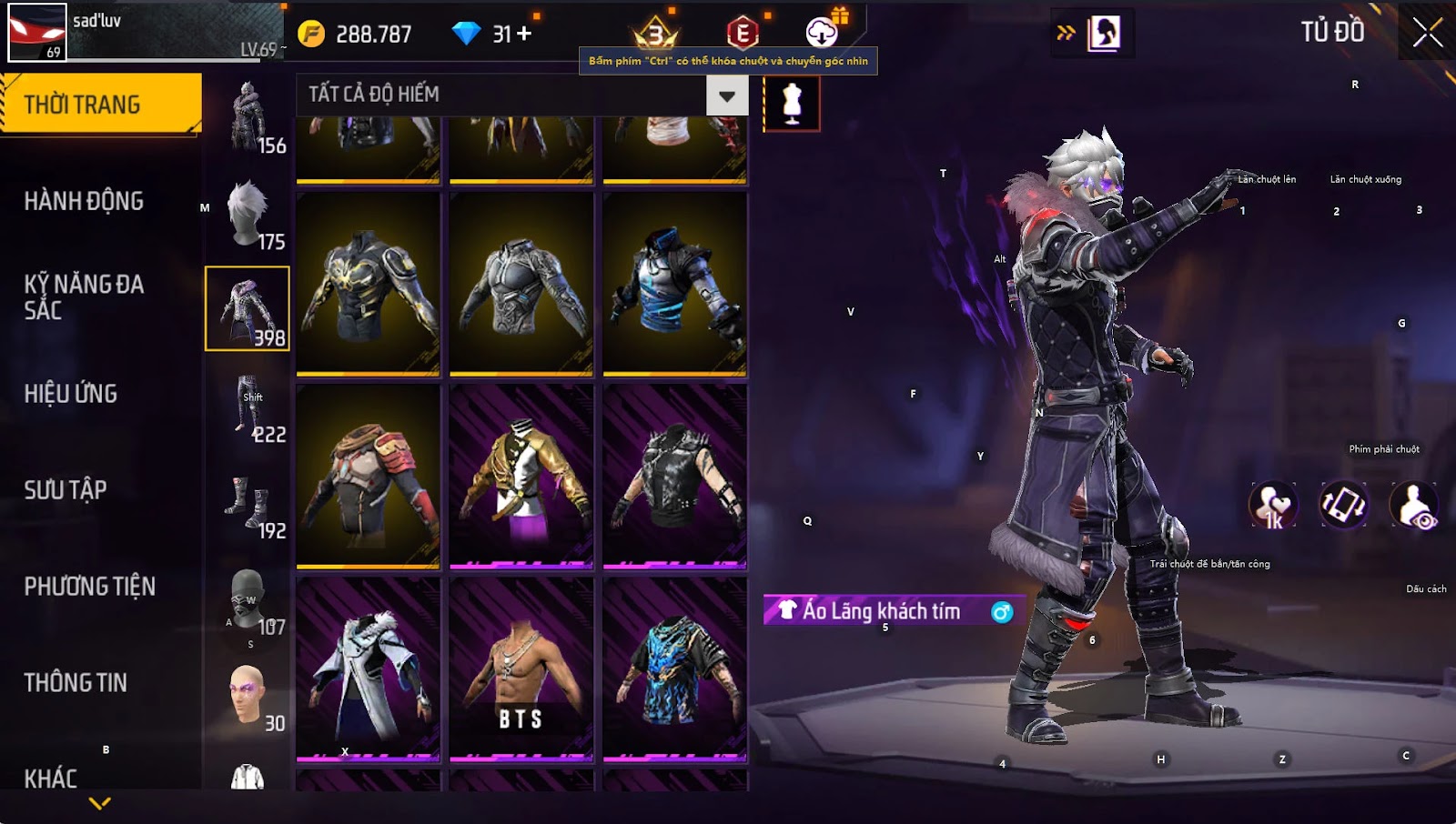Click the heart like button showing 1k

click(1272, 505)
